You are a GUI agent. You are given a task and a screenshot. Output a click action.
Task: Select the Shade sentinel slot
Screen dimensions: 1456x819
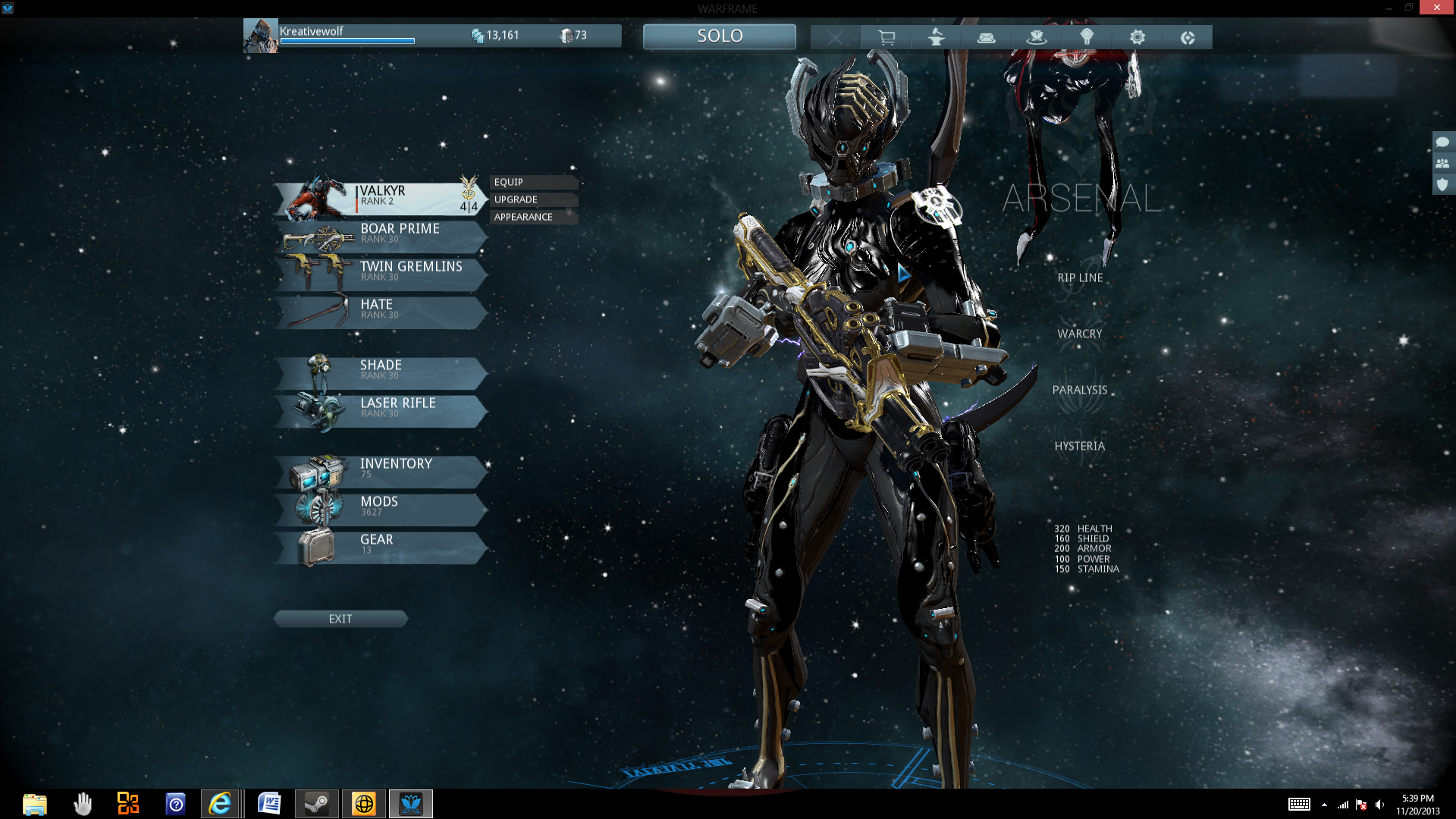(379, 371)
